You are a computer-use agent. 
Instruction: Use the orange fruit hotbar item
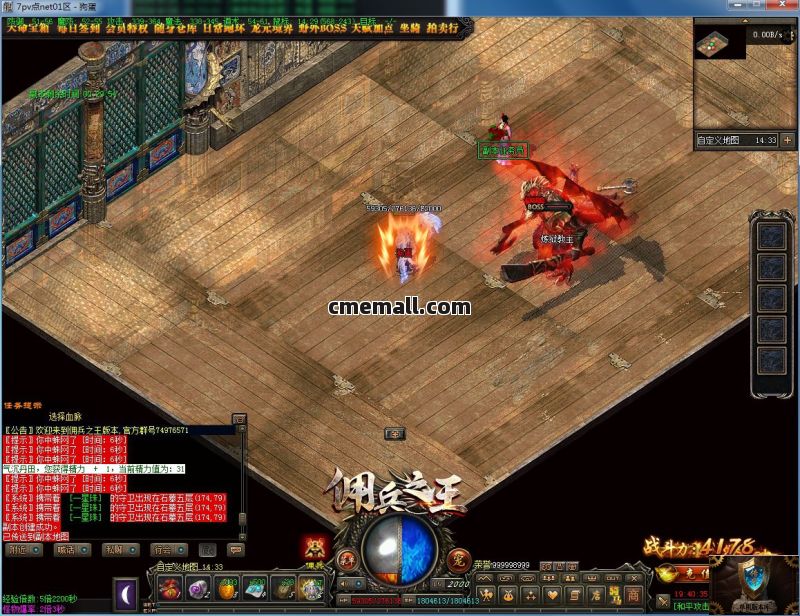coord(228,588)
